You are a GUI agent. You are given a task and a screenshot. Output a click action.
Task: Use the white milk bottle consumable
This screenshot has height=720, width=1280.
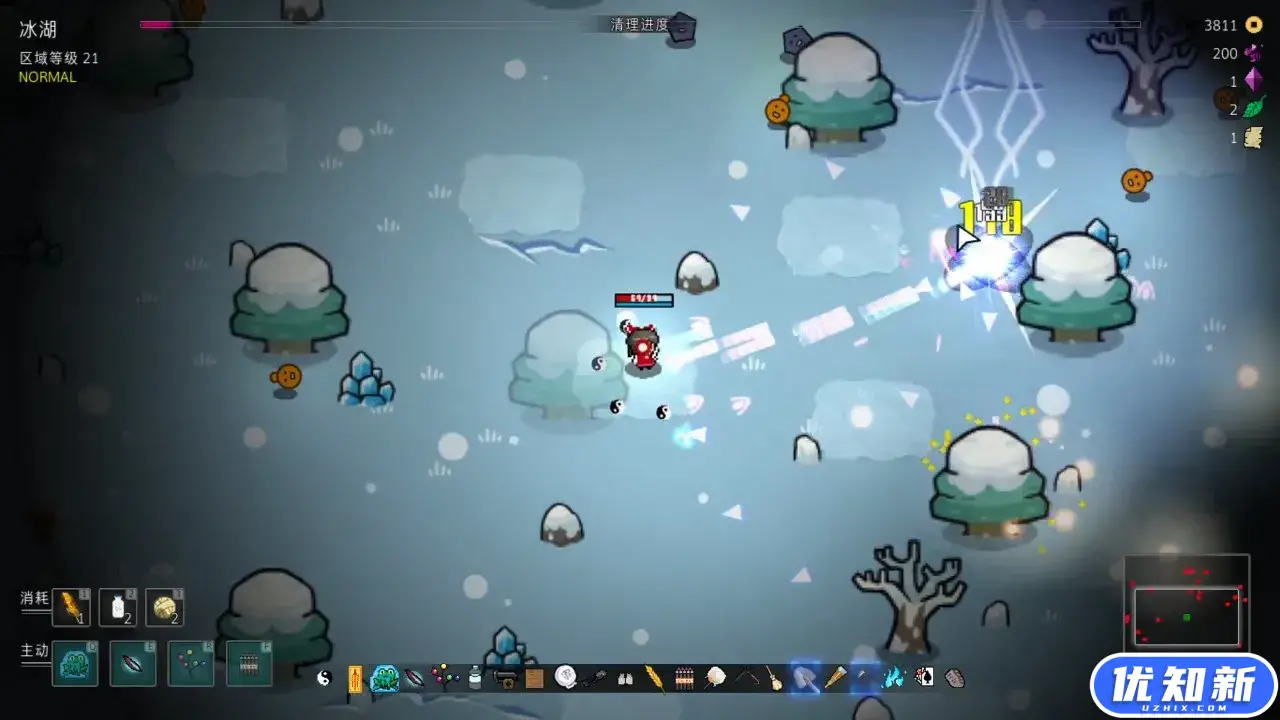(x=118, y=607)
